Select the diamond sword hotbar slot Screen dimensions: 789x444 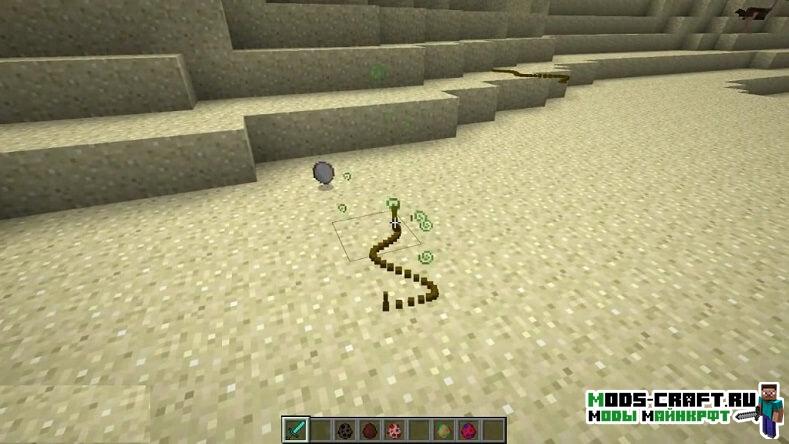296,431
